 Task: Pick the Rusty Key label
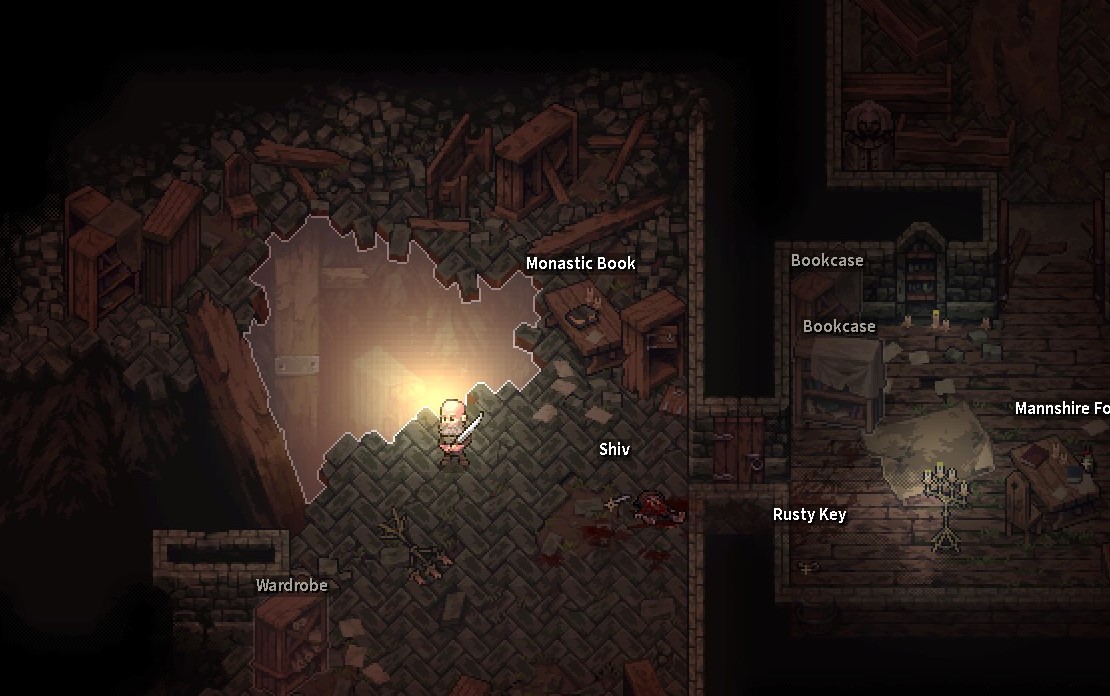(809, 515)
